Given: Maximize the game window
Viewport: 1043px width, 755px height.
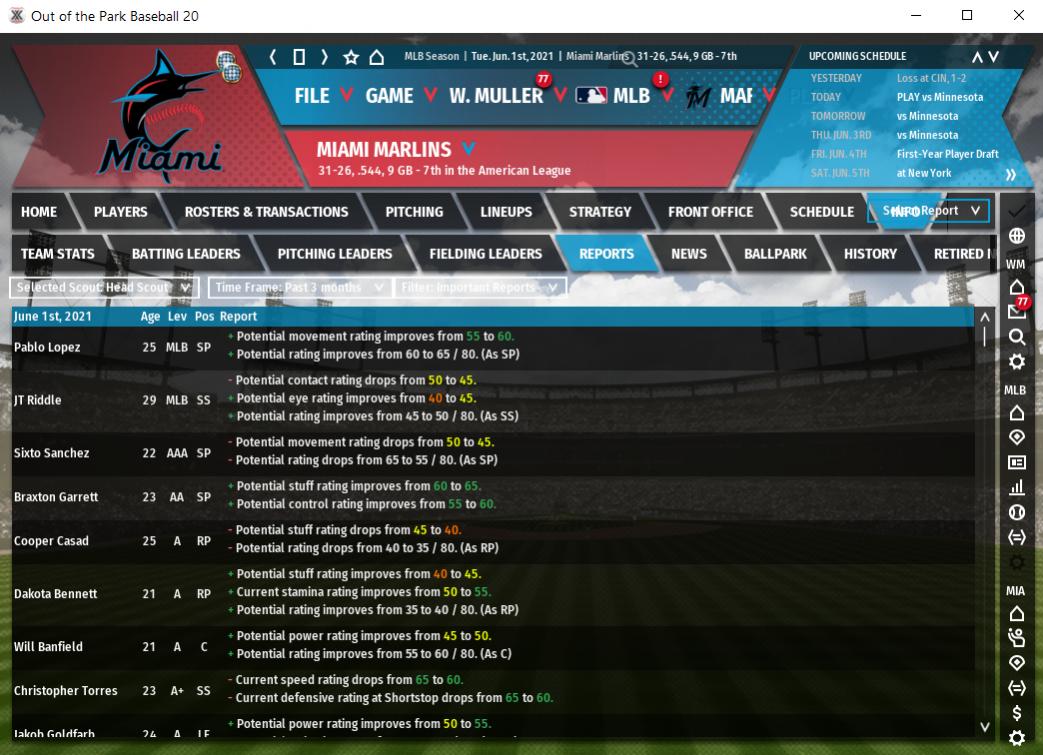Looking at the screenshot, I should (967, 16).
